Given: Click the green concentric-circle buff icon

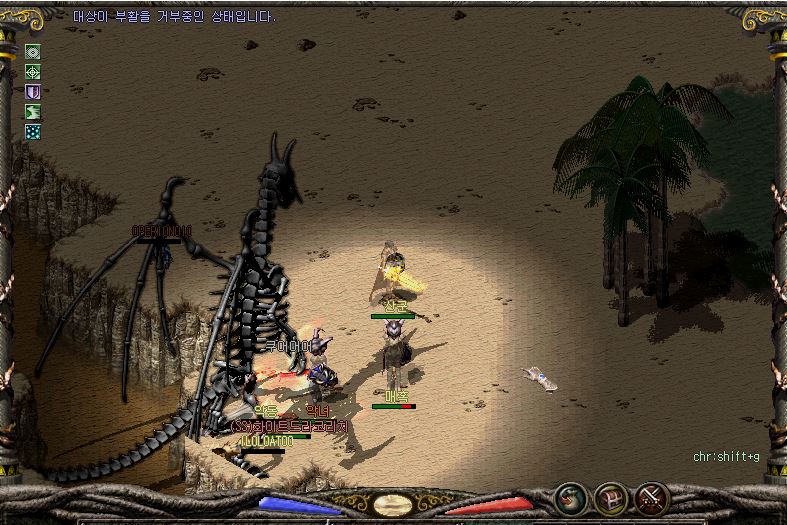Looking at the screenshot, I should coord(33,52).
